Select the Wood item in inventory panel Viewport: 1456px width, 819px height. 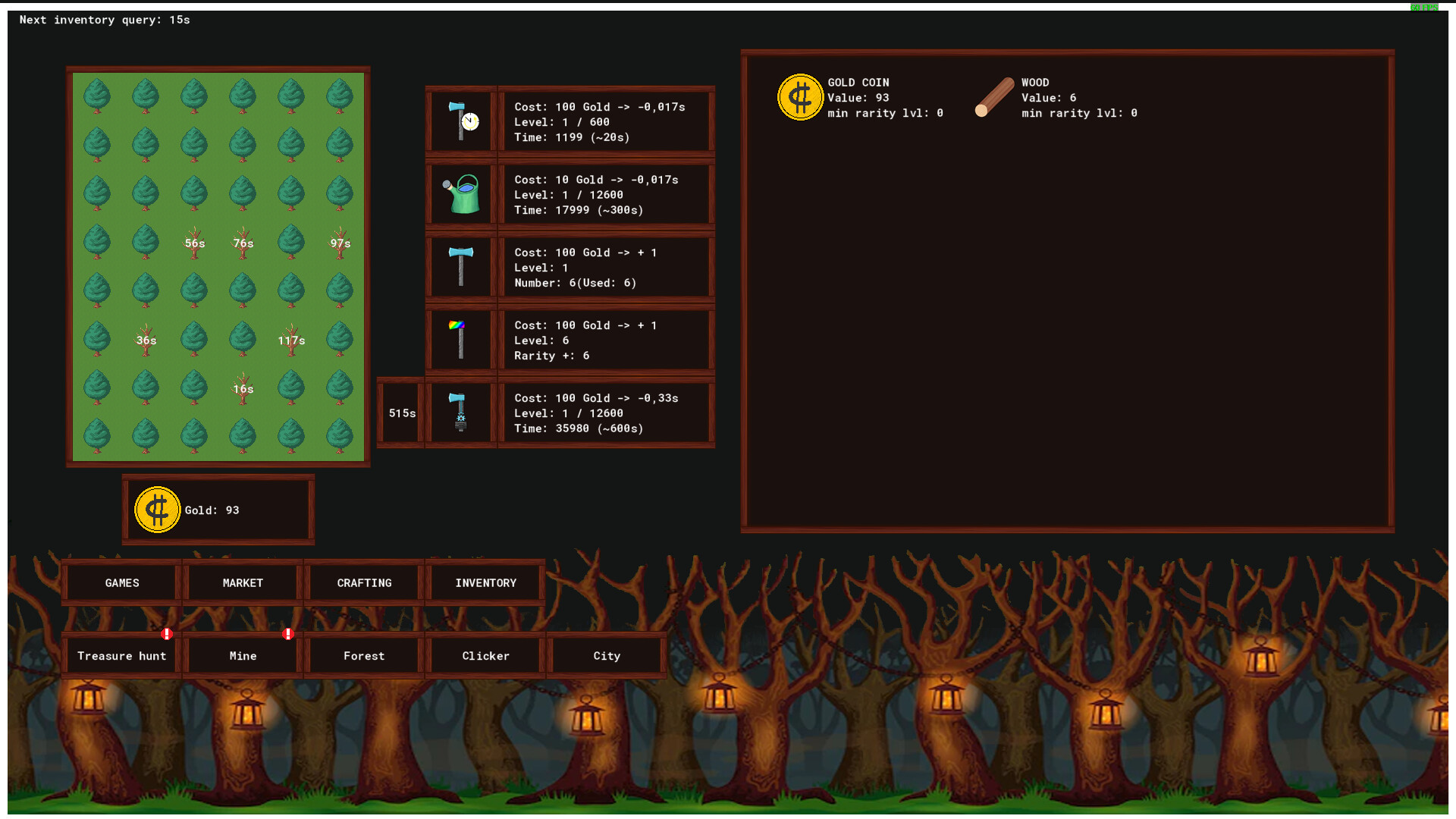click(x=995, y=97)
